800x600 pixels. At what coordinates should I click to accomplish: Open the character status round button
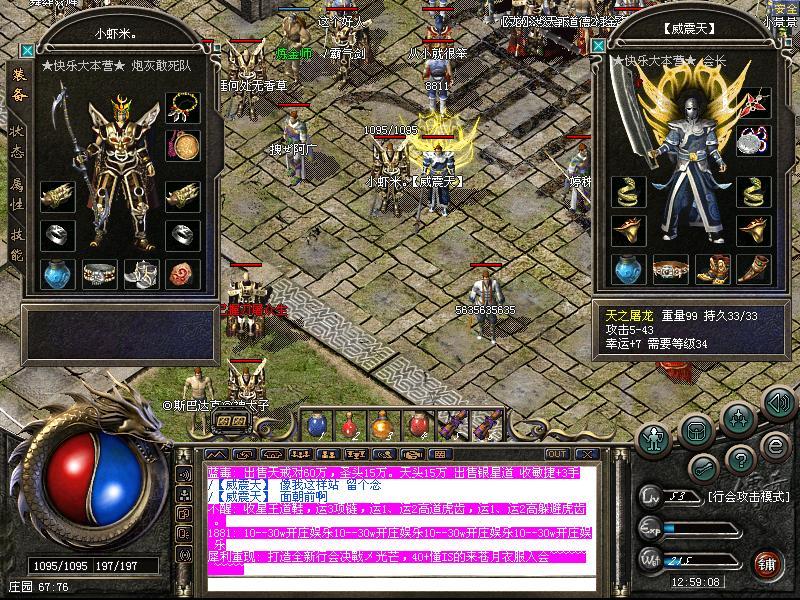pos(655,438)
